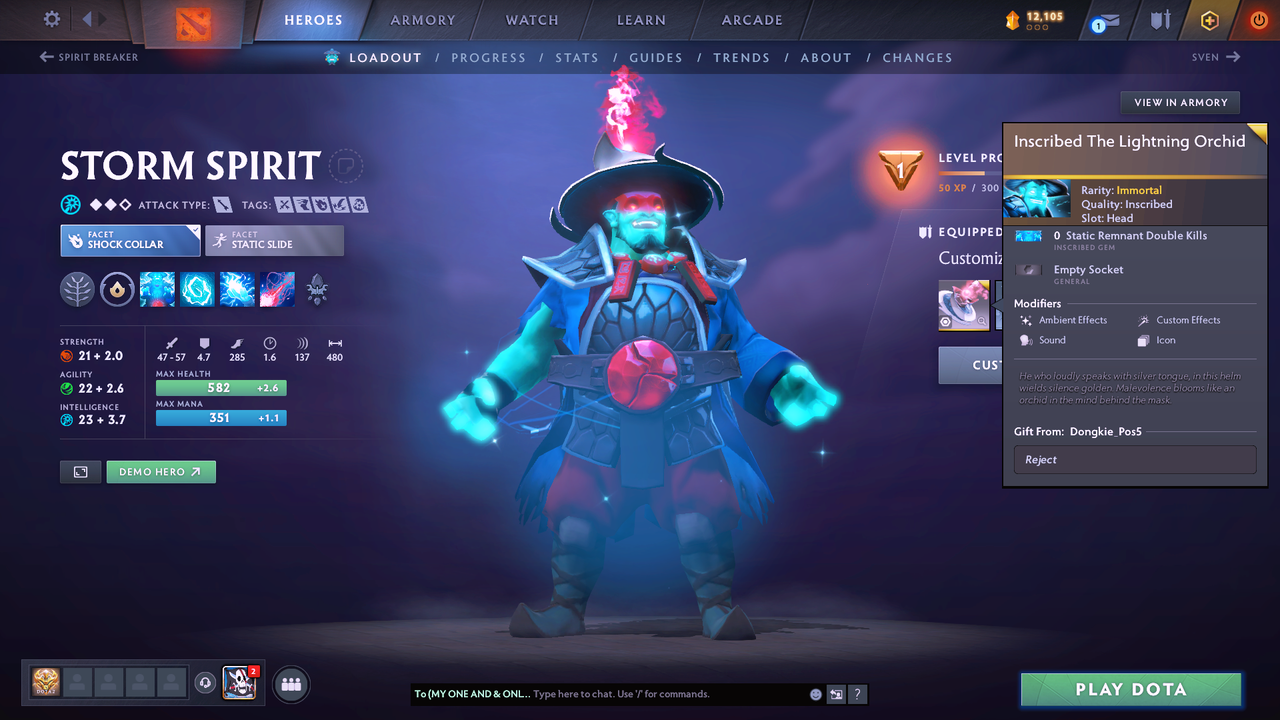Select the Shock Collar facet
The height and width of the screenshot is (720, 1280).
click(130, 240)
